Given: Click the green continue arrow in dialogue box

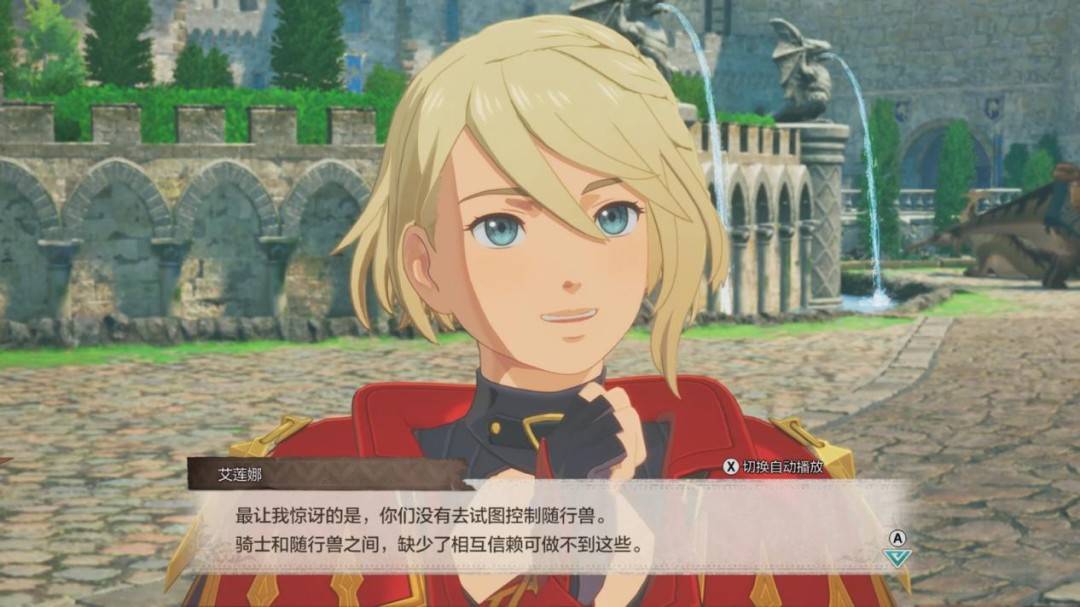Looking at the screenshot, I should click(x=897, y=558).
